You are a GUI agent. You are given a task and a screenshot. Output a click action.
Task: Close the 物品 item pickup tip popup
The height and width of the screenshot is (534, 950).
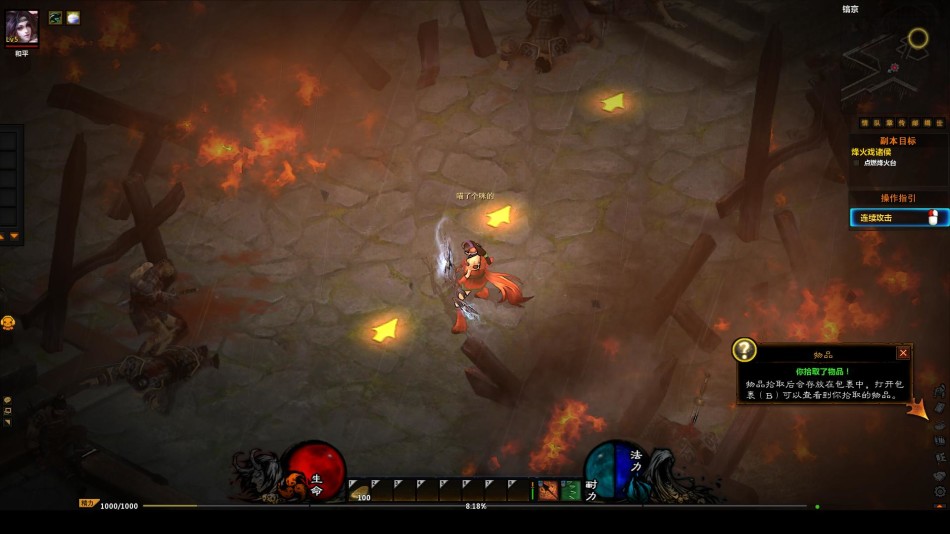click(903, 352)
